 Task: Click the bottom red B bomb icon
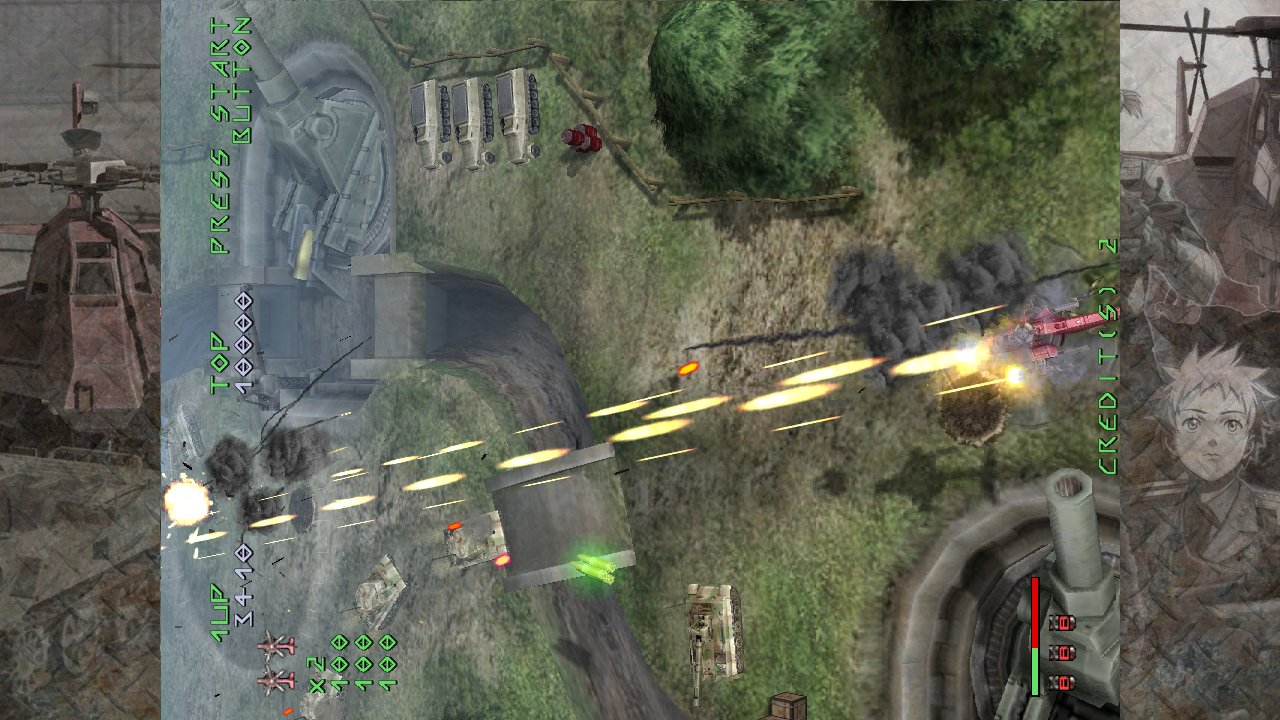pos(1062,681)
